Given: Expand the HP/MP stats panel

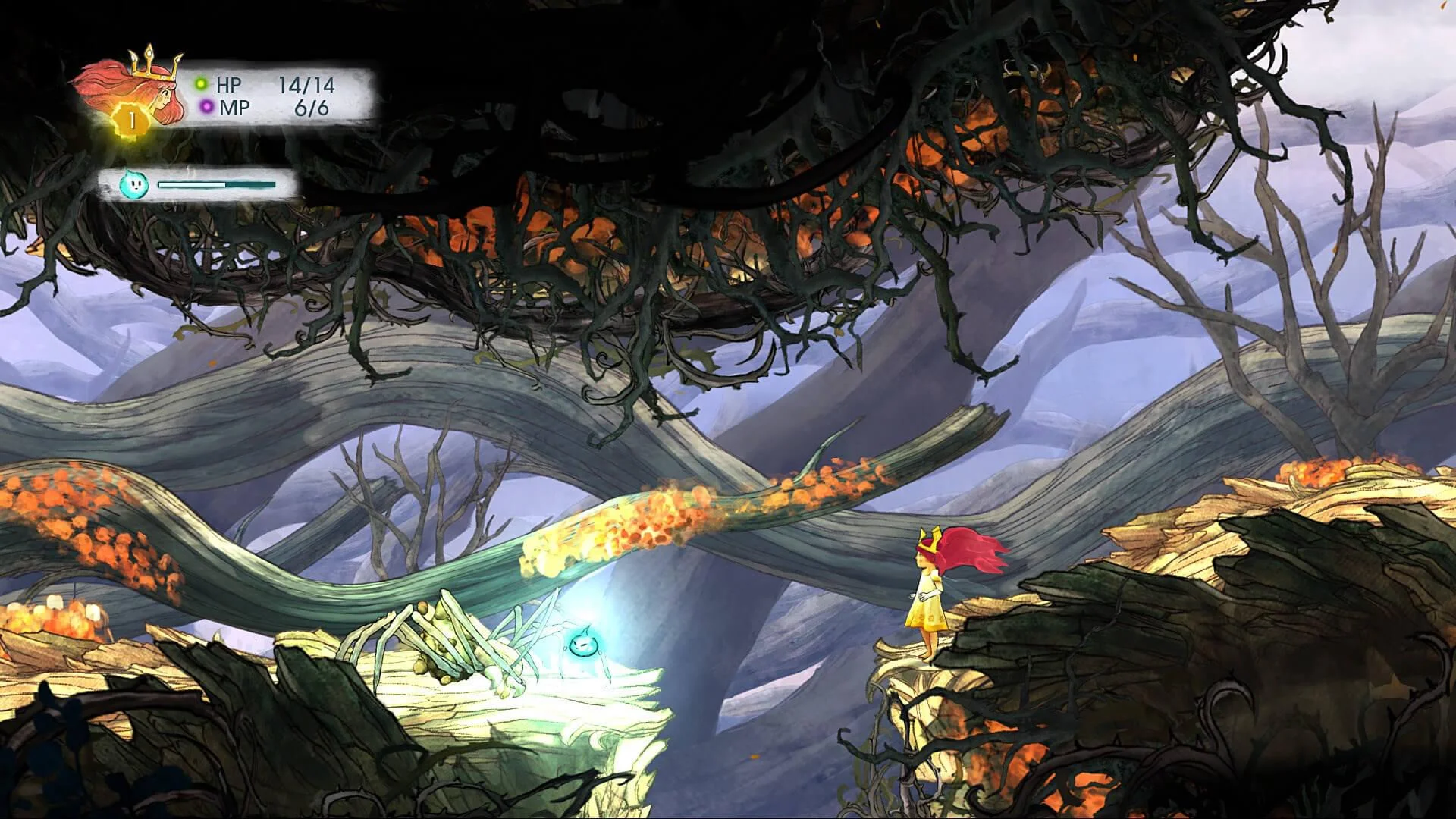Looking at the screenshot, I should click(x=273, y=93).
